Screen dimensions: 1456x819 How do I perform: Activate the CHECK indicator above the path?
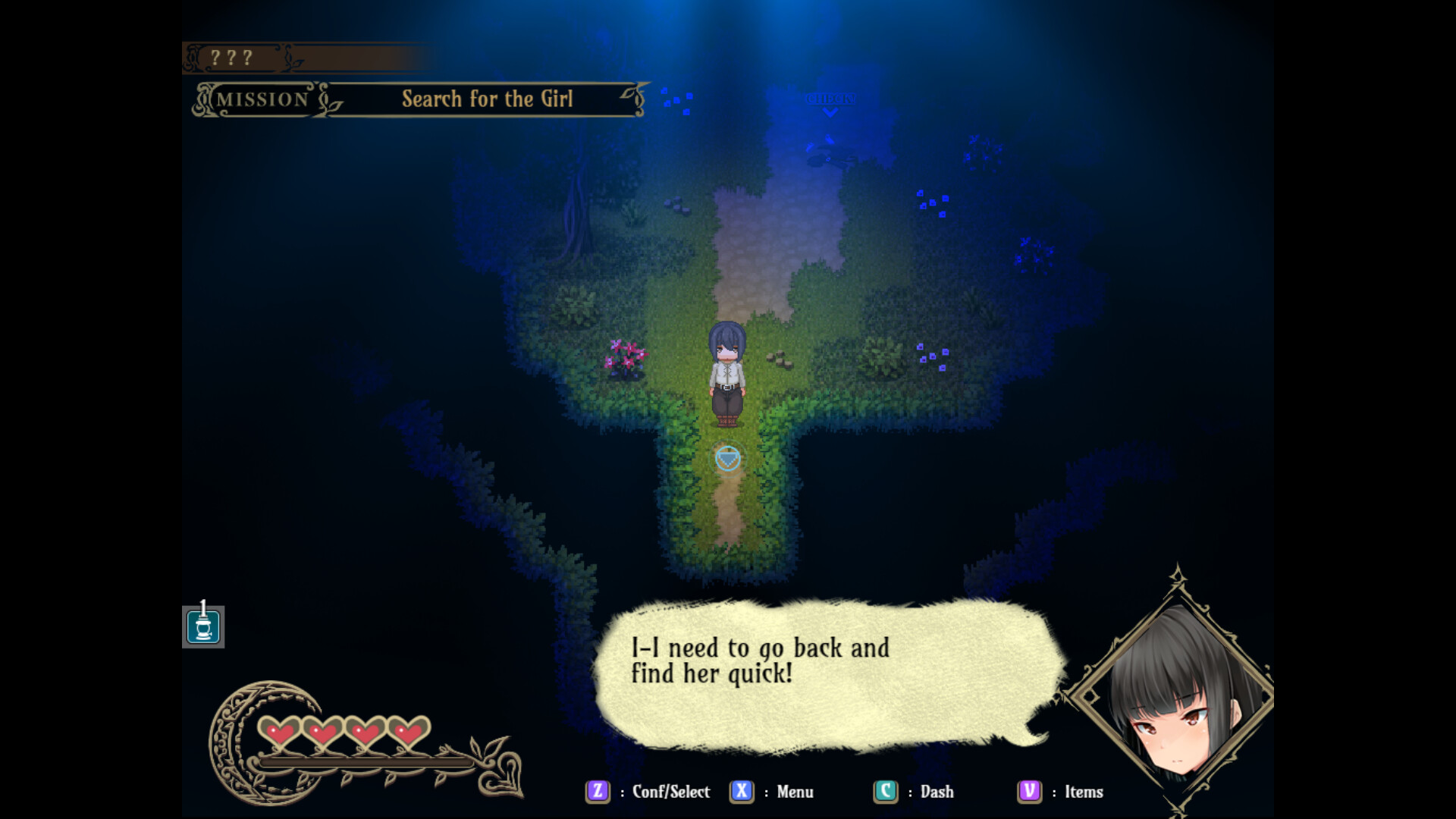coord(830,99)
